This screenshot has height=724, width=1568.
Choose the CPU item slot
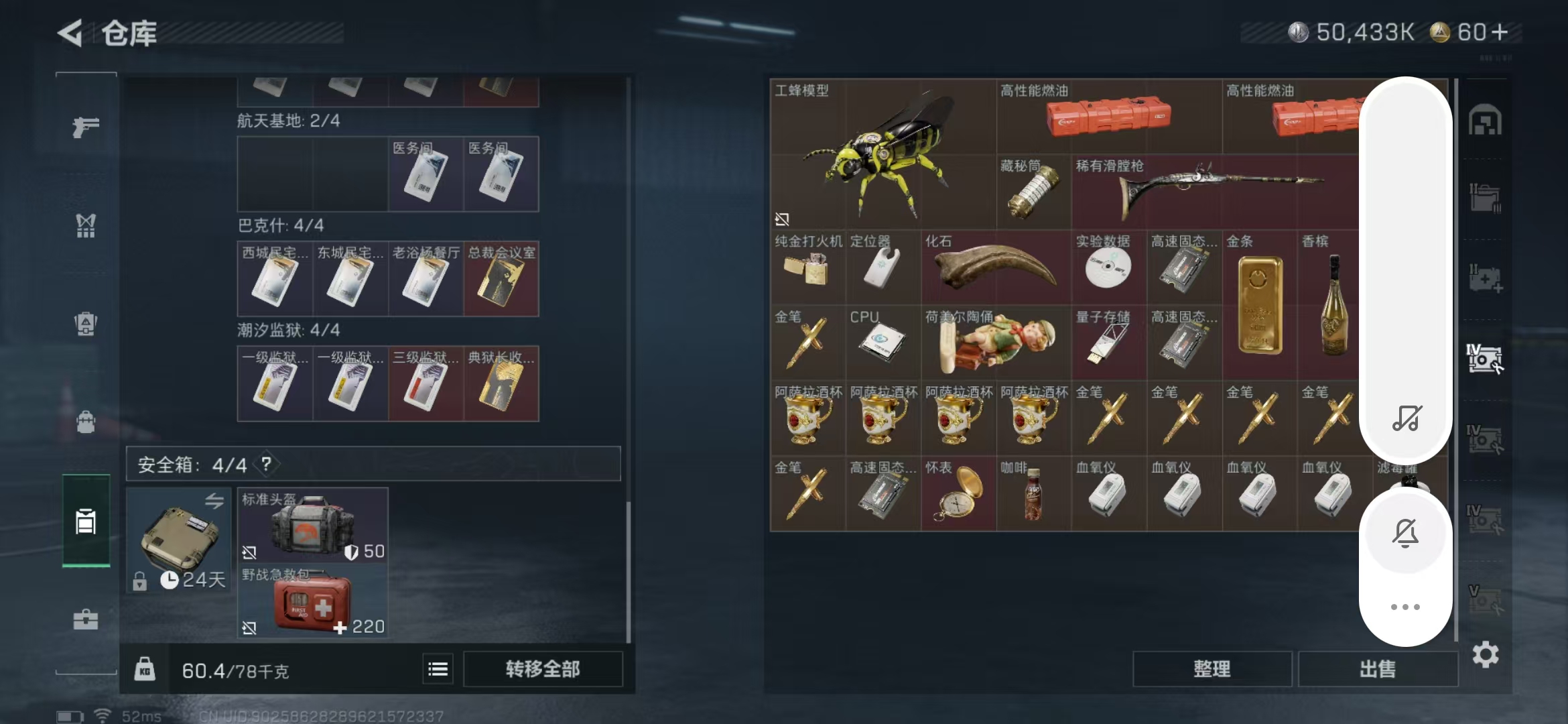click(883, 343)
